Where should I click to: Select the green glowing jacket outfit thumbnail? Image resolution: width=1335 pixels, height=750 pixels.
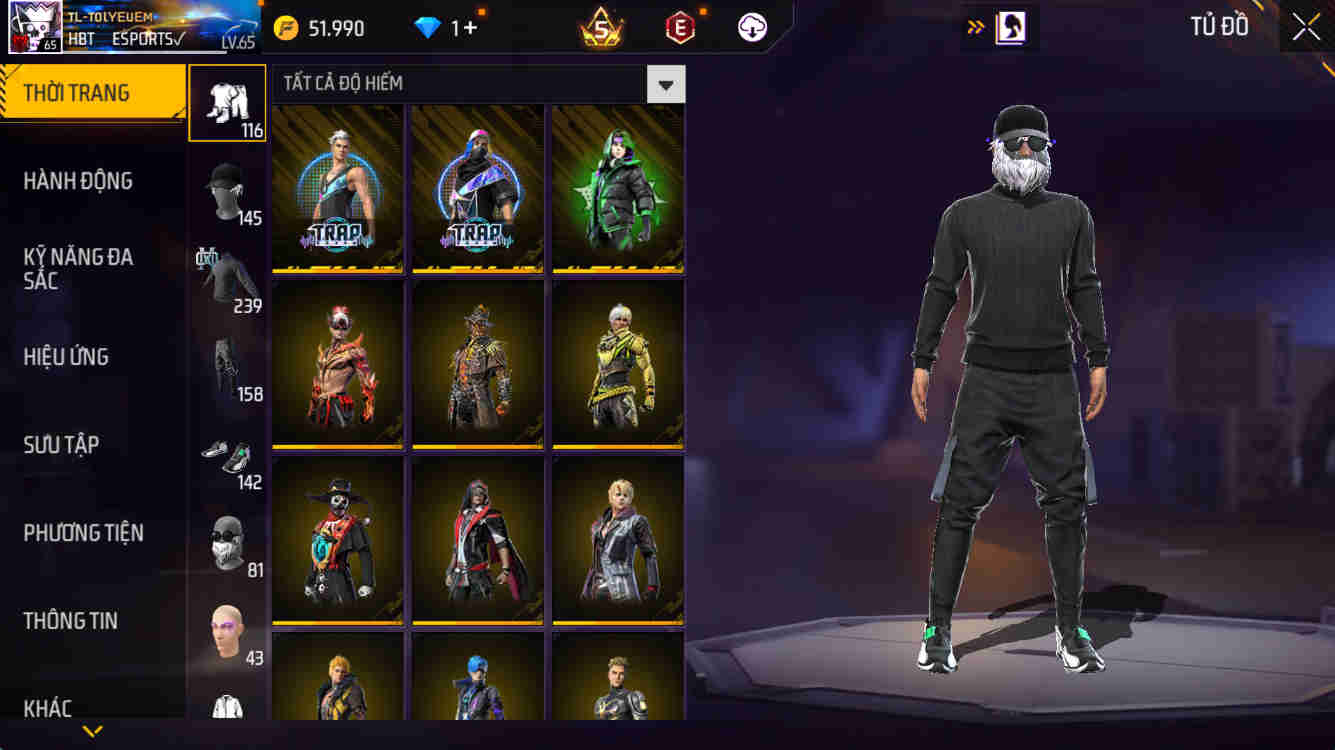click(618, 190)
